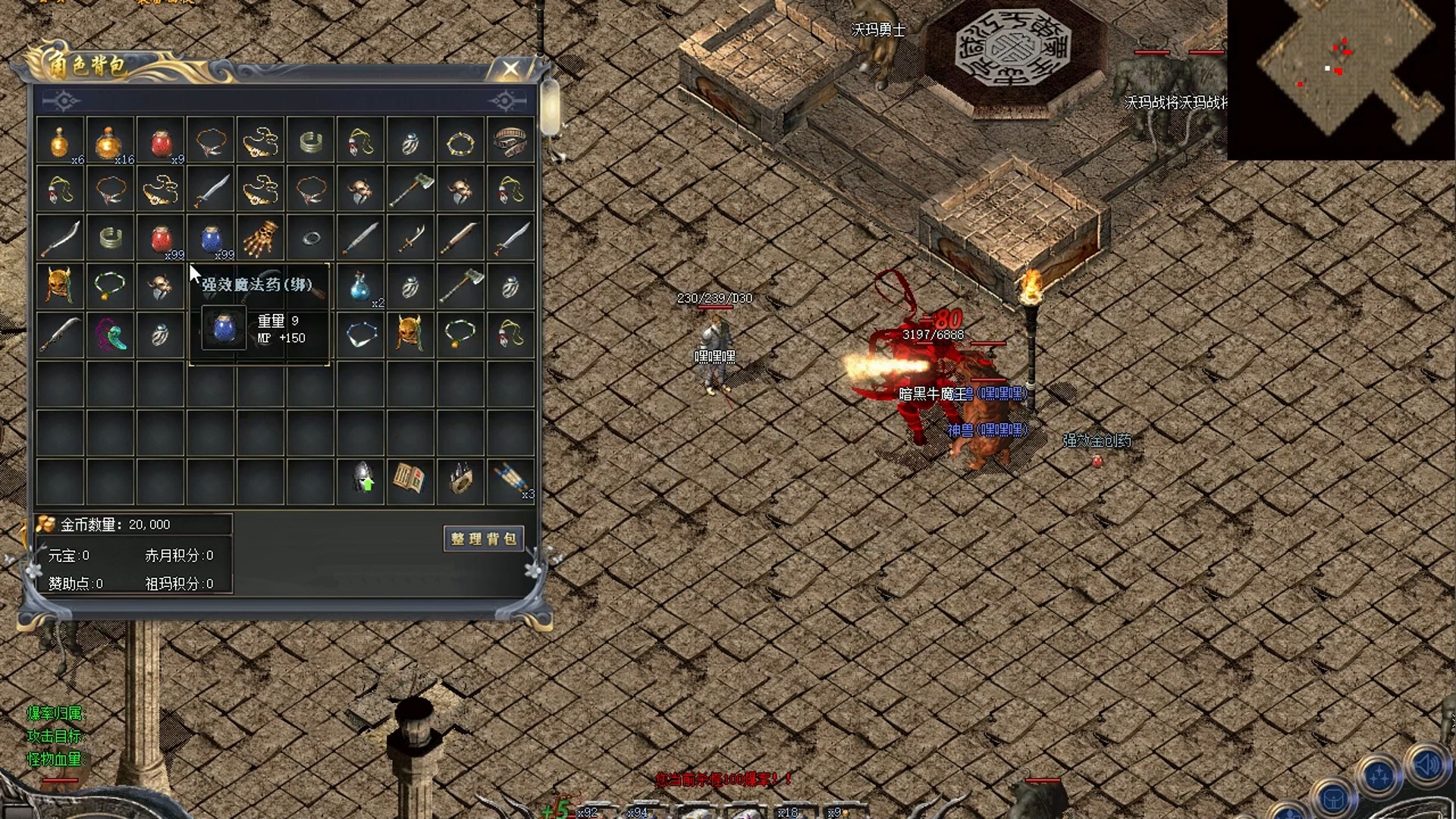Choose the golden skeleton glove item
Image resolution: width=1456 pixels, height=819 pixels.
tap(261, 238)
